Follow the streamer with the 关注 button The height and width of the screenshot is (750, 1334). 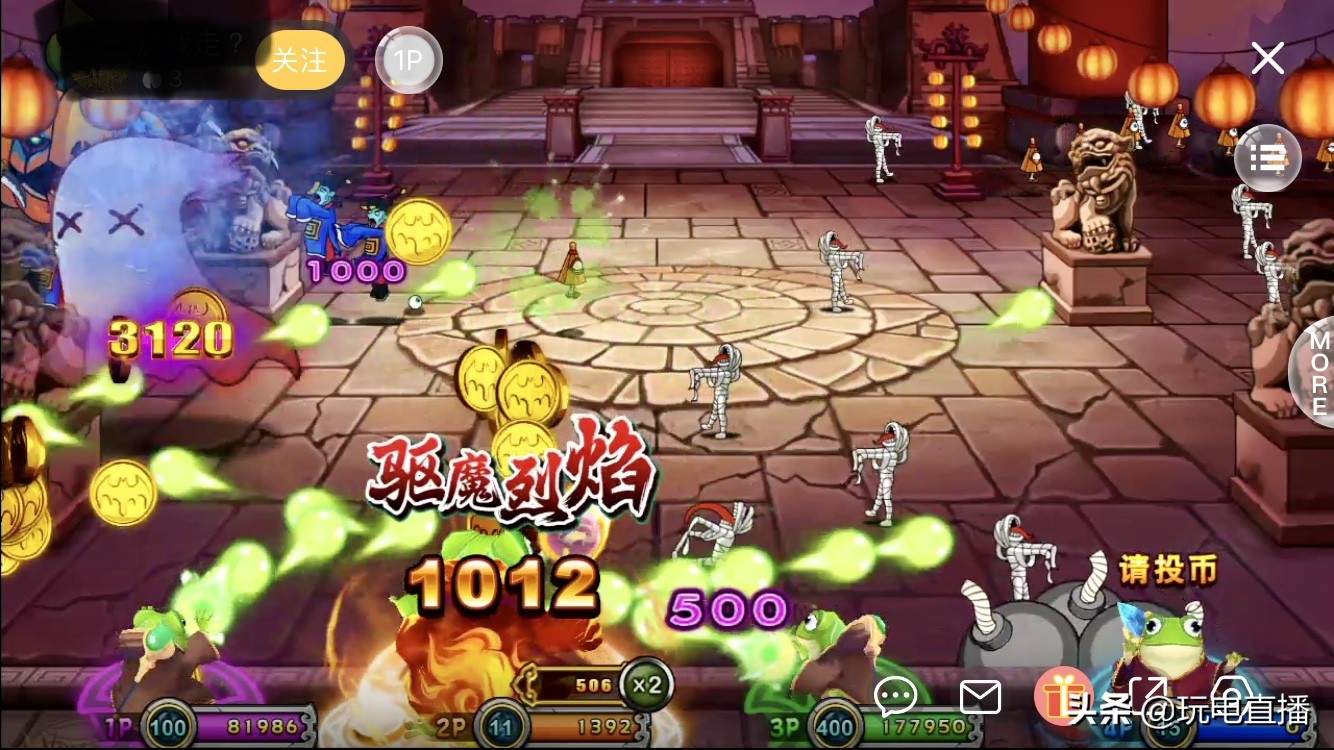point(299,60)
